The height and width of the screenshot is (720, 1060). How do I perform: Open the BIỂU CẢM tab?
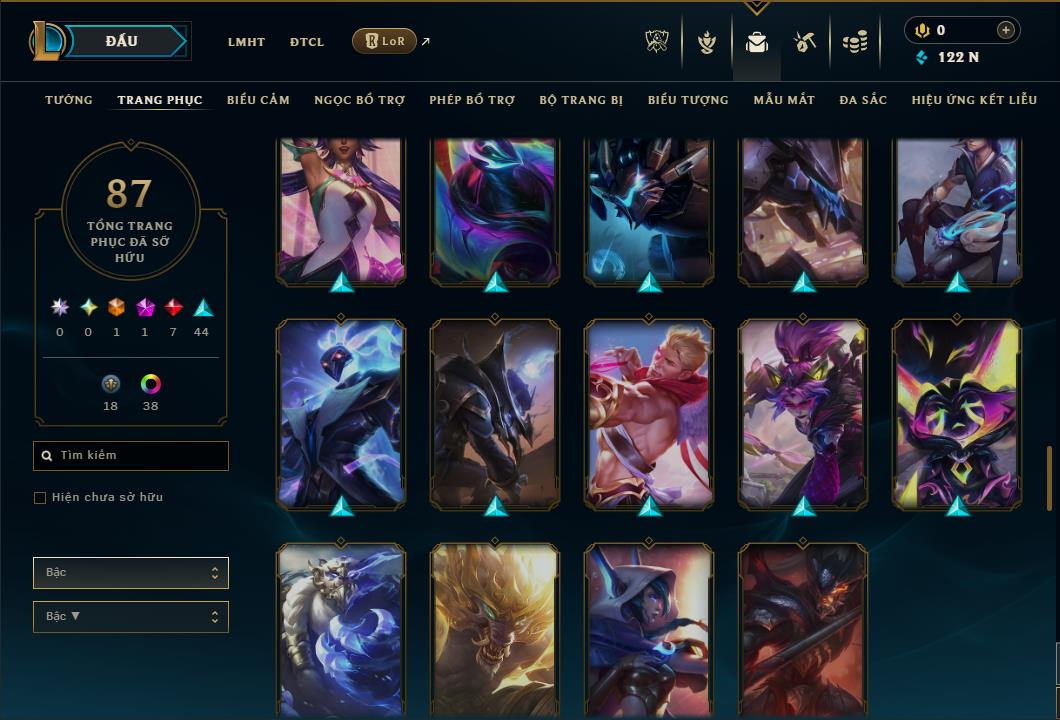click(x=258, y=100)
